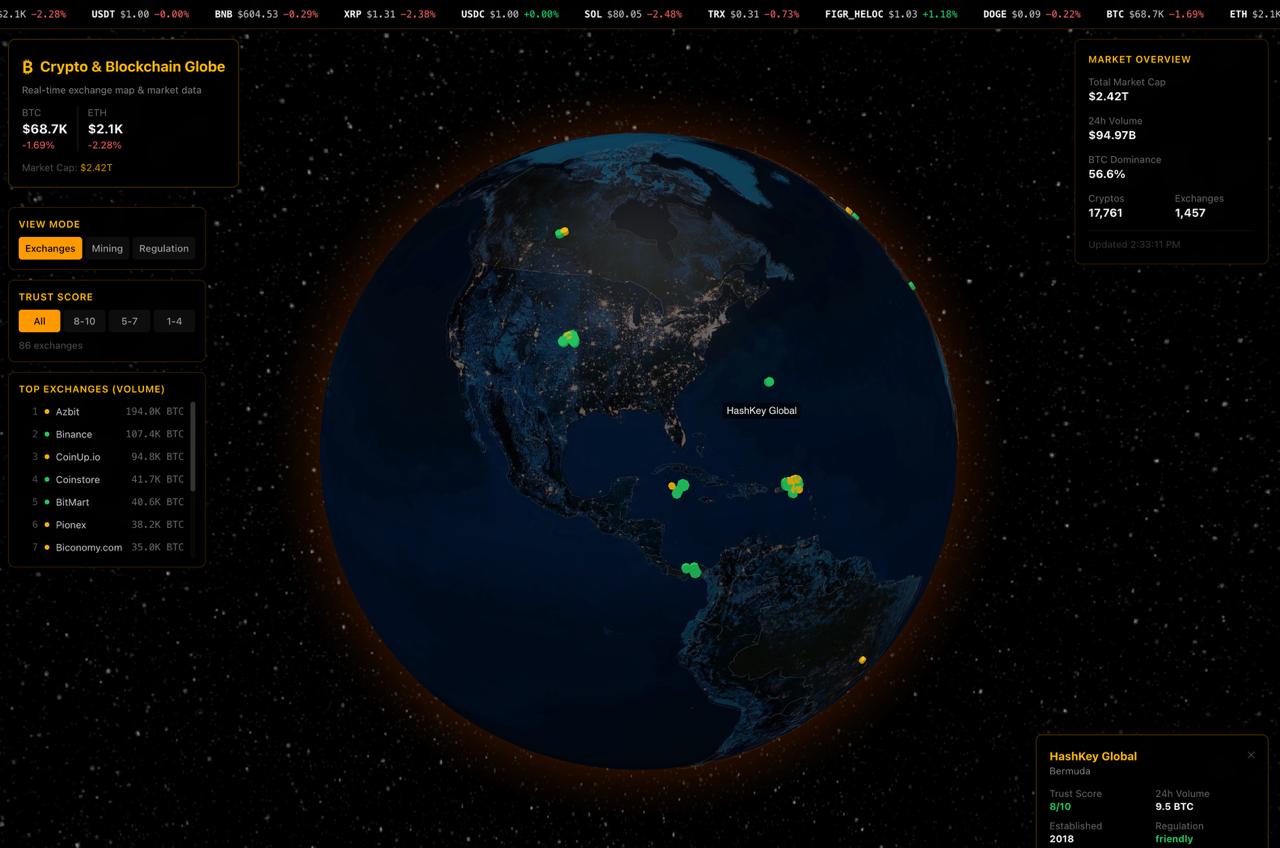
Task: Click the marker cluster over the Caribbean
Action: [791, 486]
